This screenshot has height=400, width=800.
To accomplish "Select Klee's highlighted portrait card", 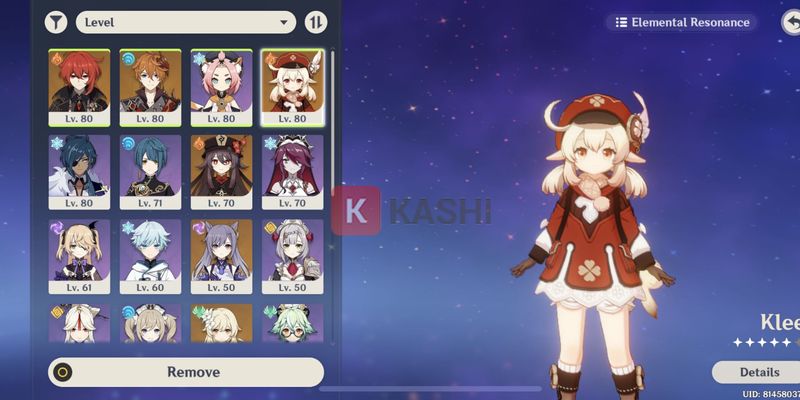I will tap(292, 86).
